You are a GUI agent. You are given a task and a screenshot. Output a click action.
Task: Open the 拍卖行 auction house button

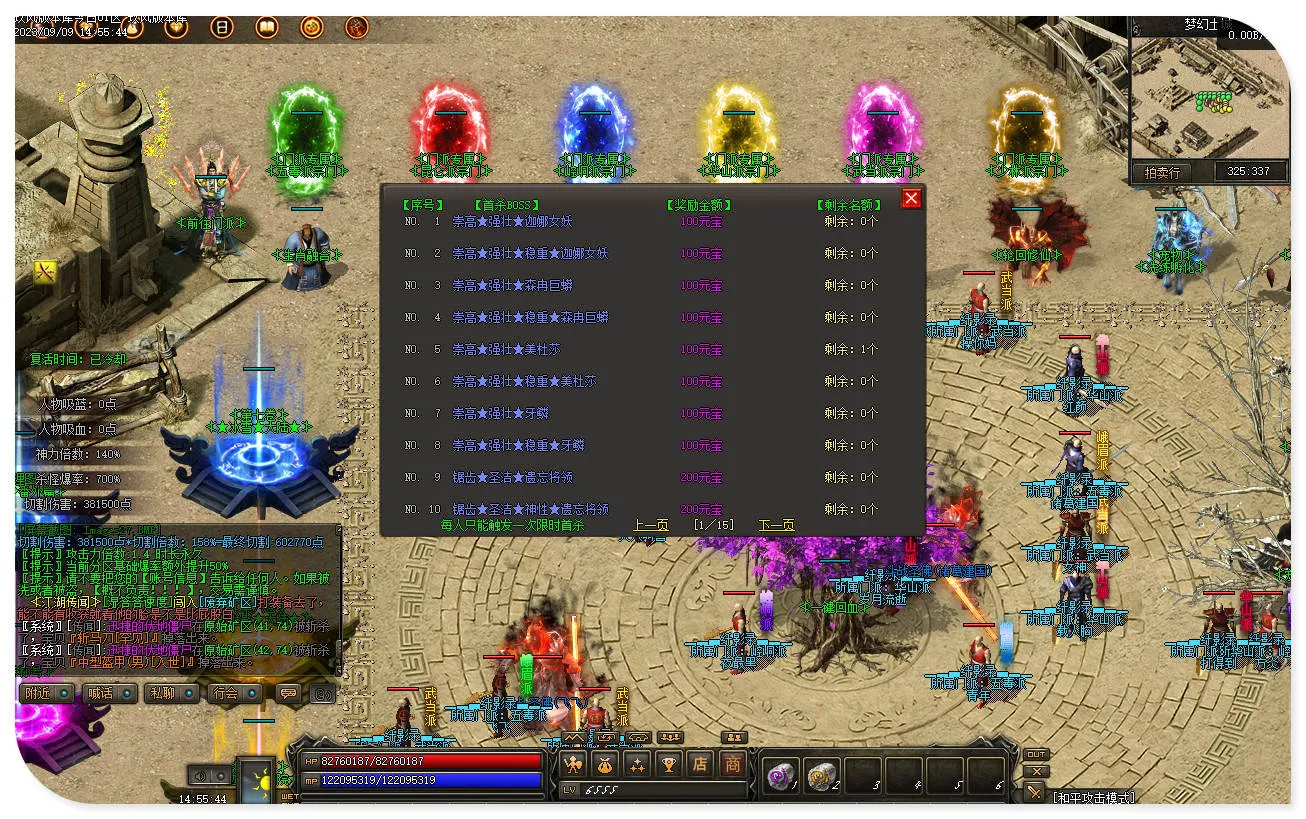click(x=1162, y=172)
